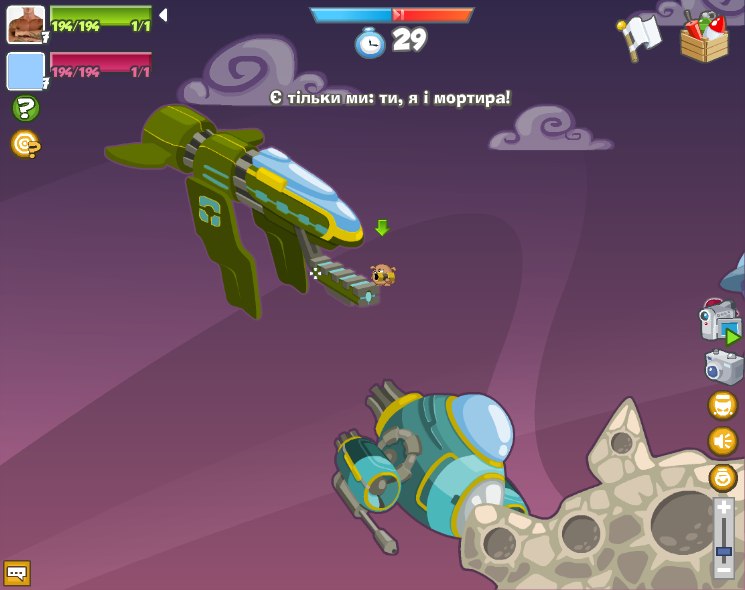
Task: Click the white surrender flag
Action: pyautogui.click(x=639, y=38)
